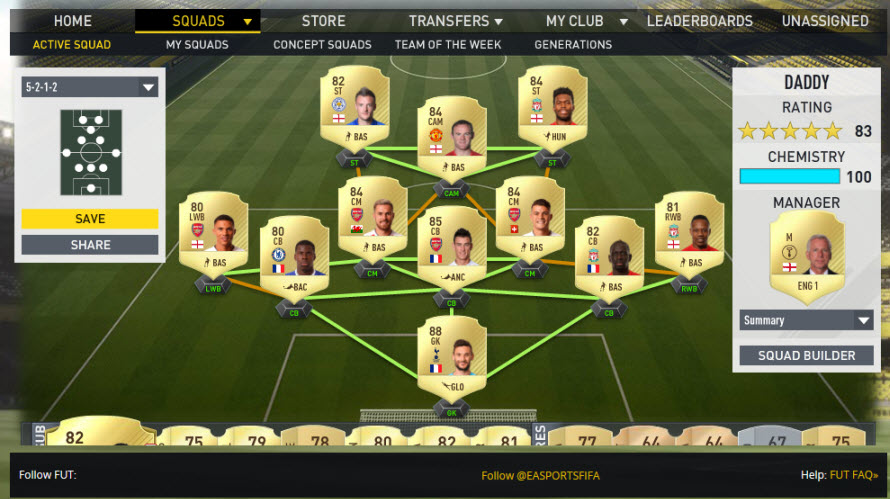Save the current squad

[90, 219]
